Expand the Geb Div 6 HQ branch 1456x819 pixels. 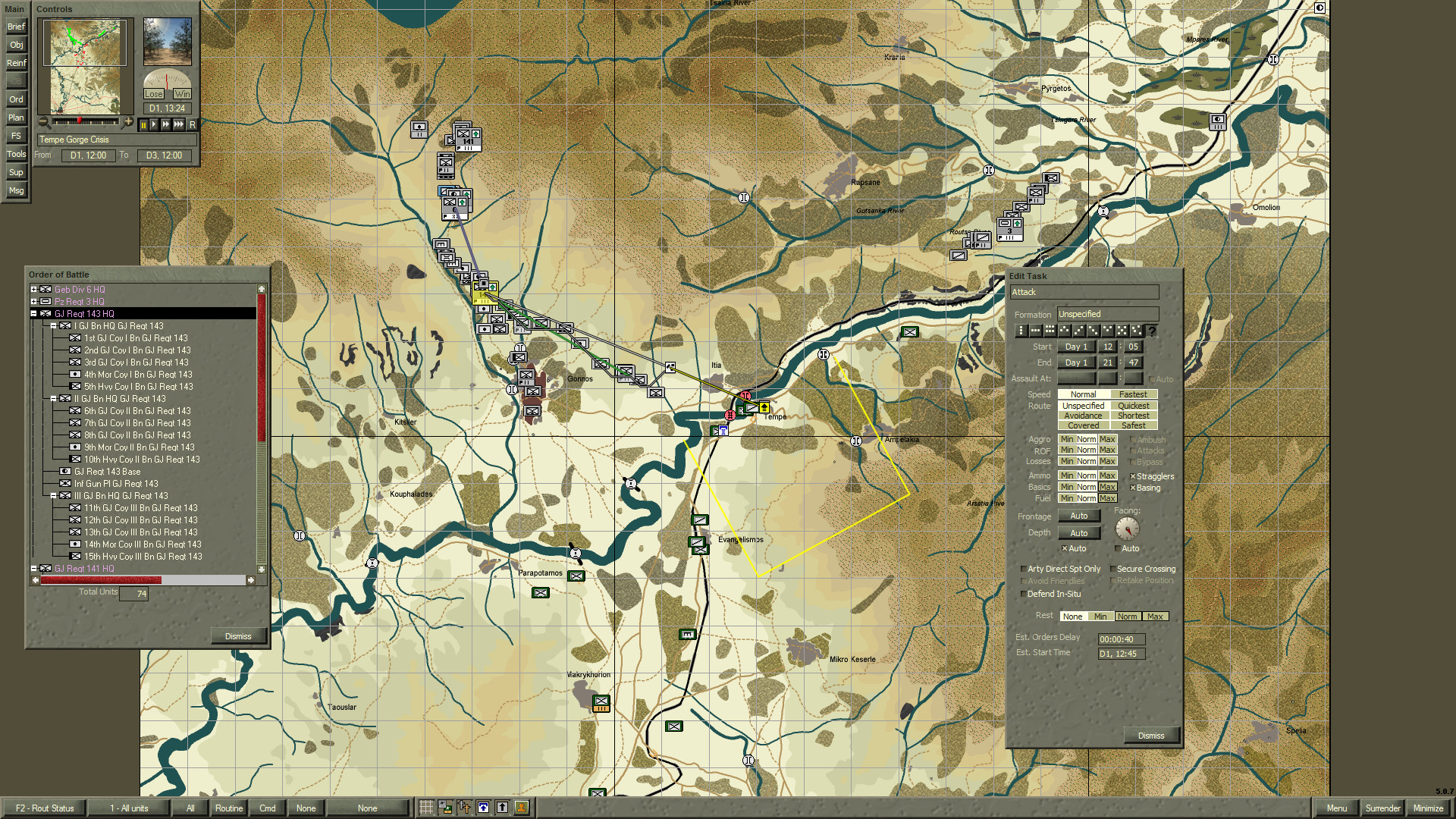point(32,290)
